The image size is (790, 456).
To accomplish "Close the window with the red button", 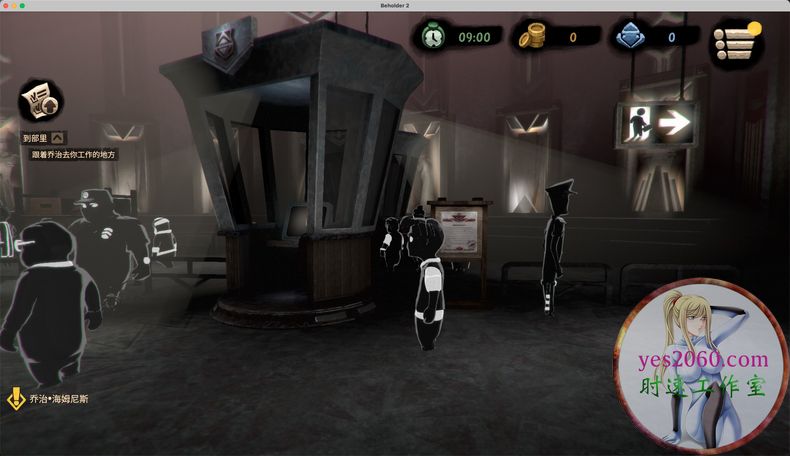I will tap(8, 6).
